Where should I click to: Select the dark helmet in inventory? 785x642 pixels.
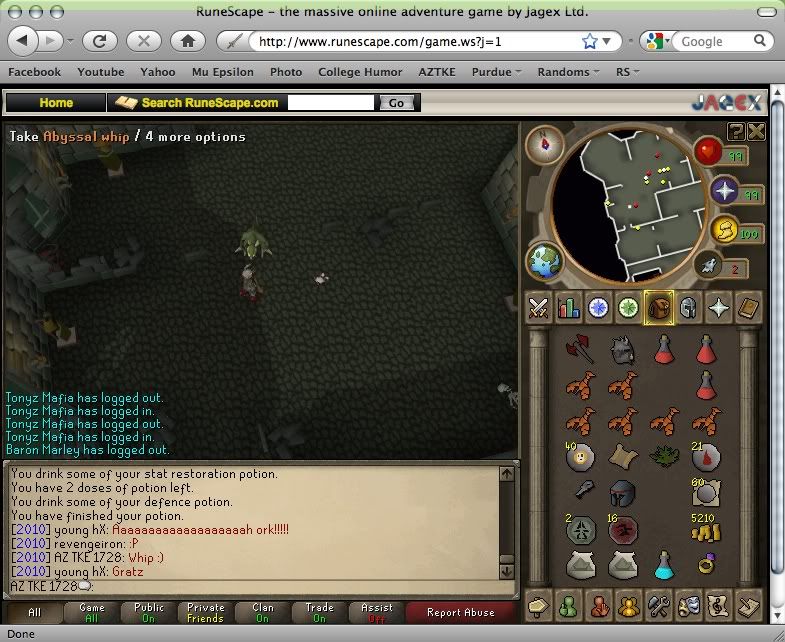pos(621,492)
